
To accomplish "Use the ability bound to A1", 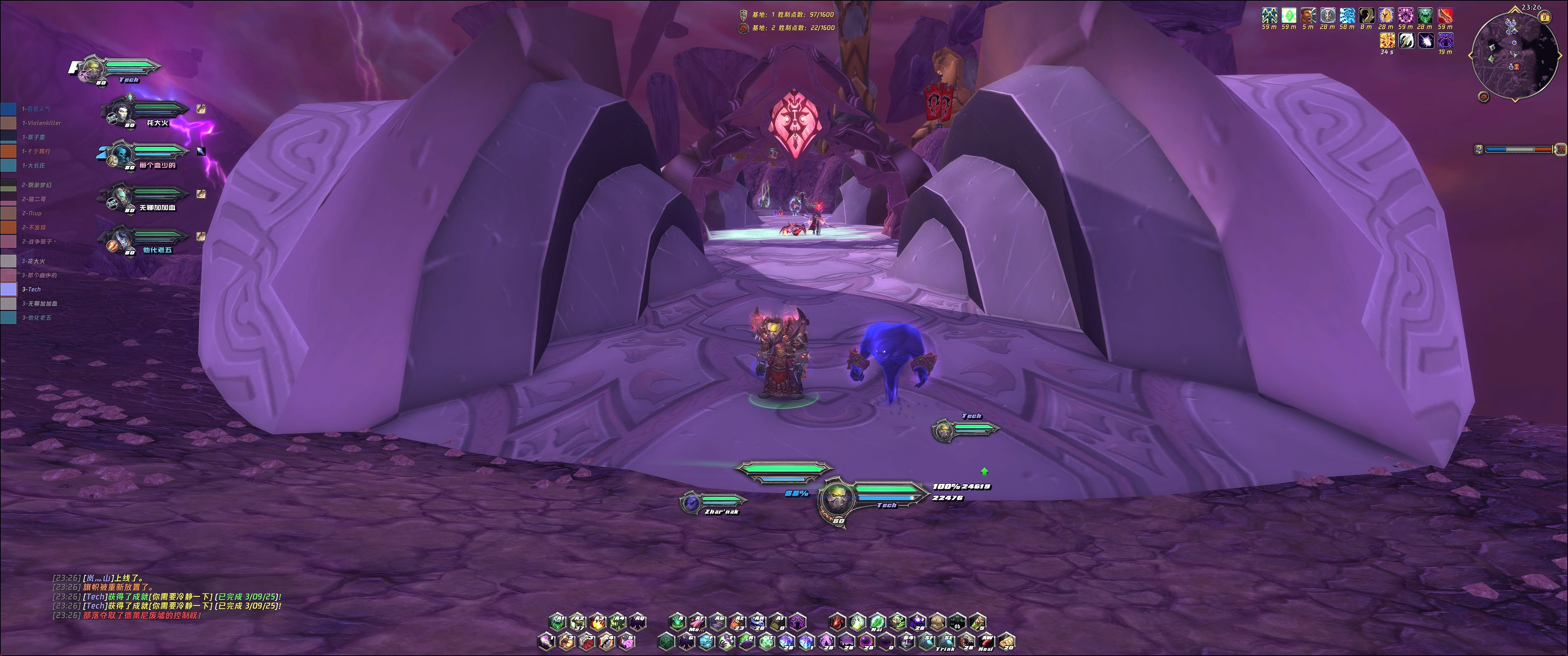I will coord(557,622).
